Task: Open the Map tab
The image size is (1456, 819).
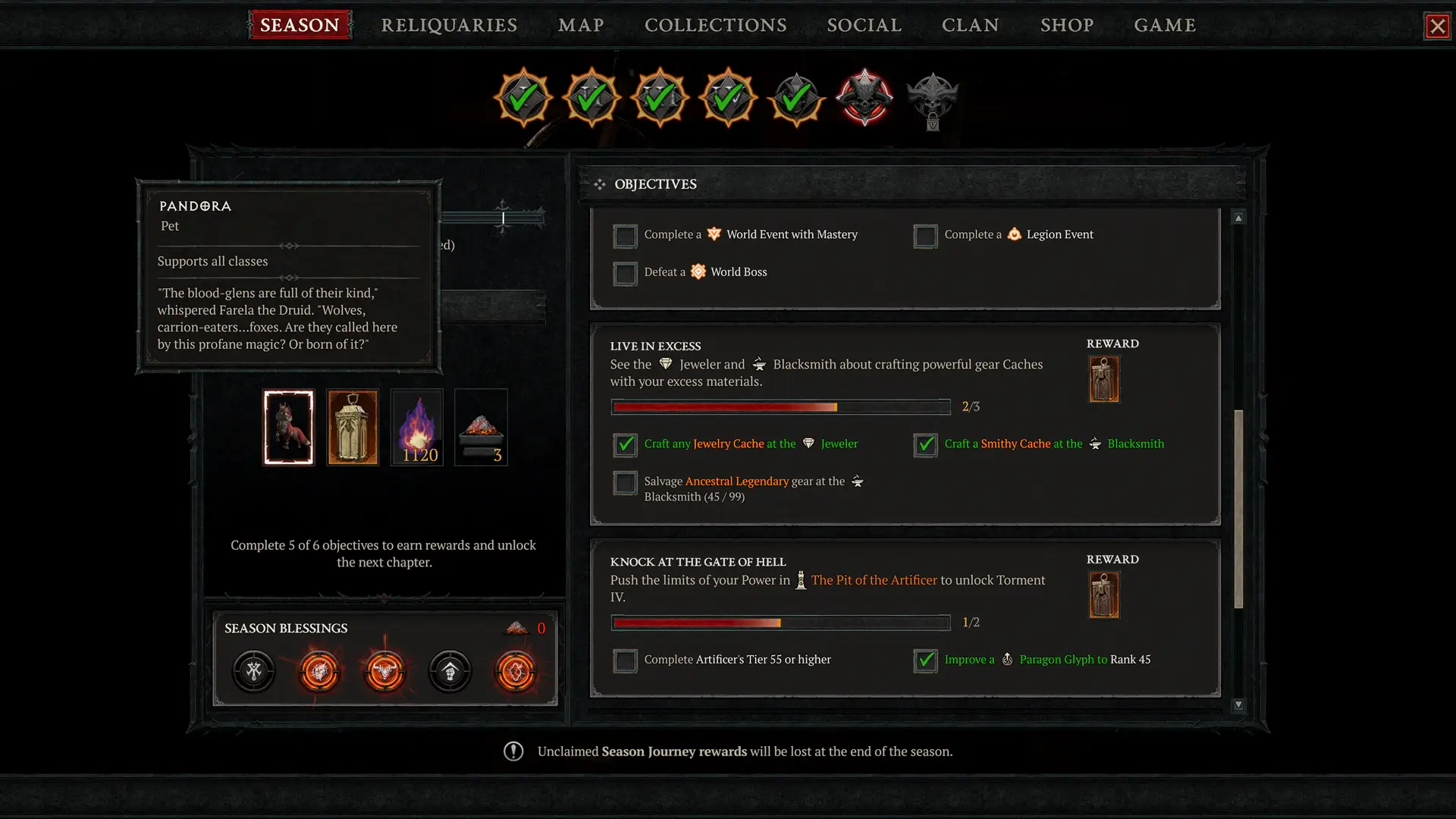Action: click(581, 25)
